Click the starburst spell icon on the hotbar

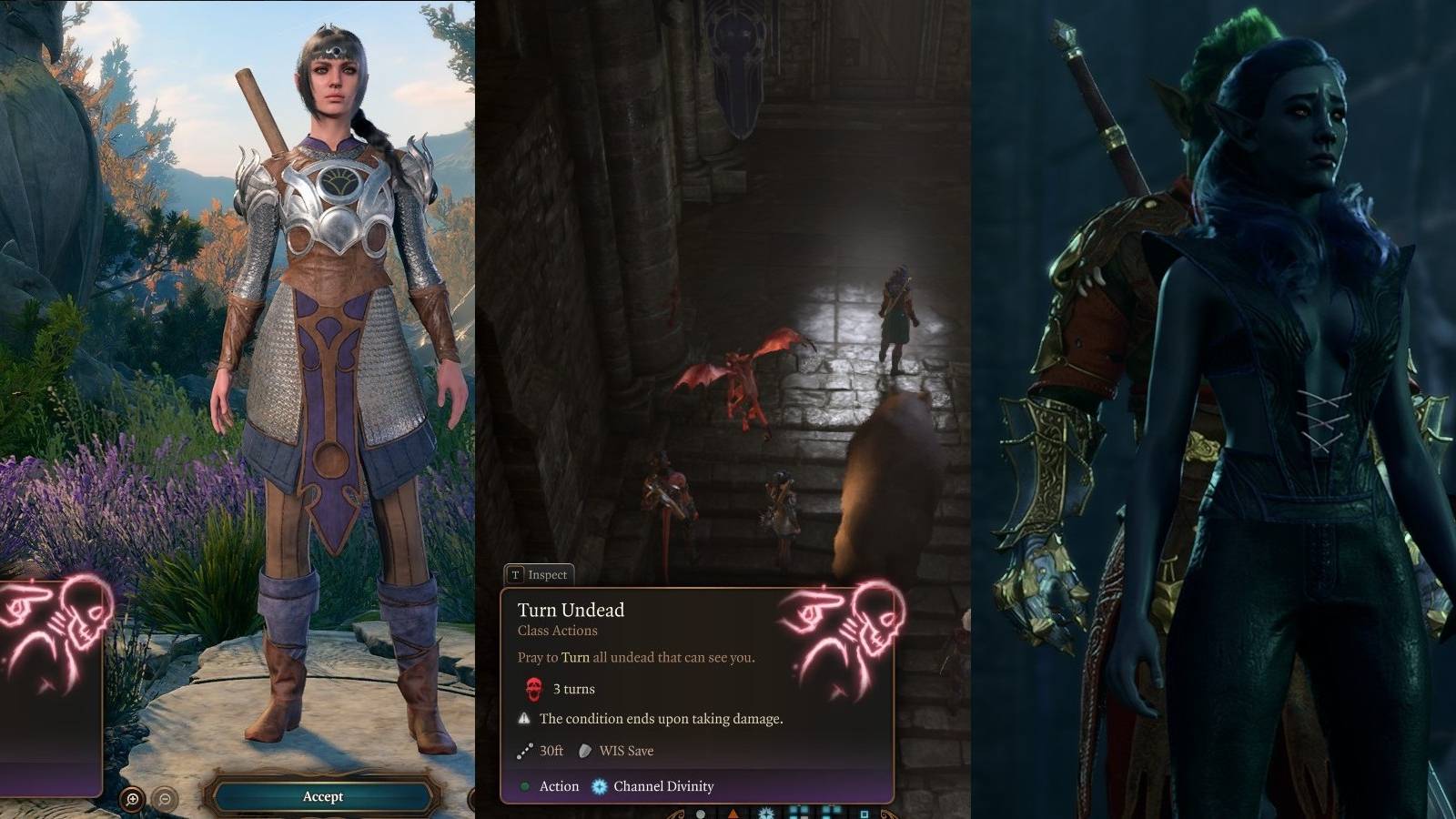click(765, 813)
